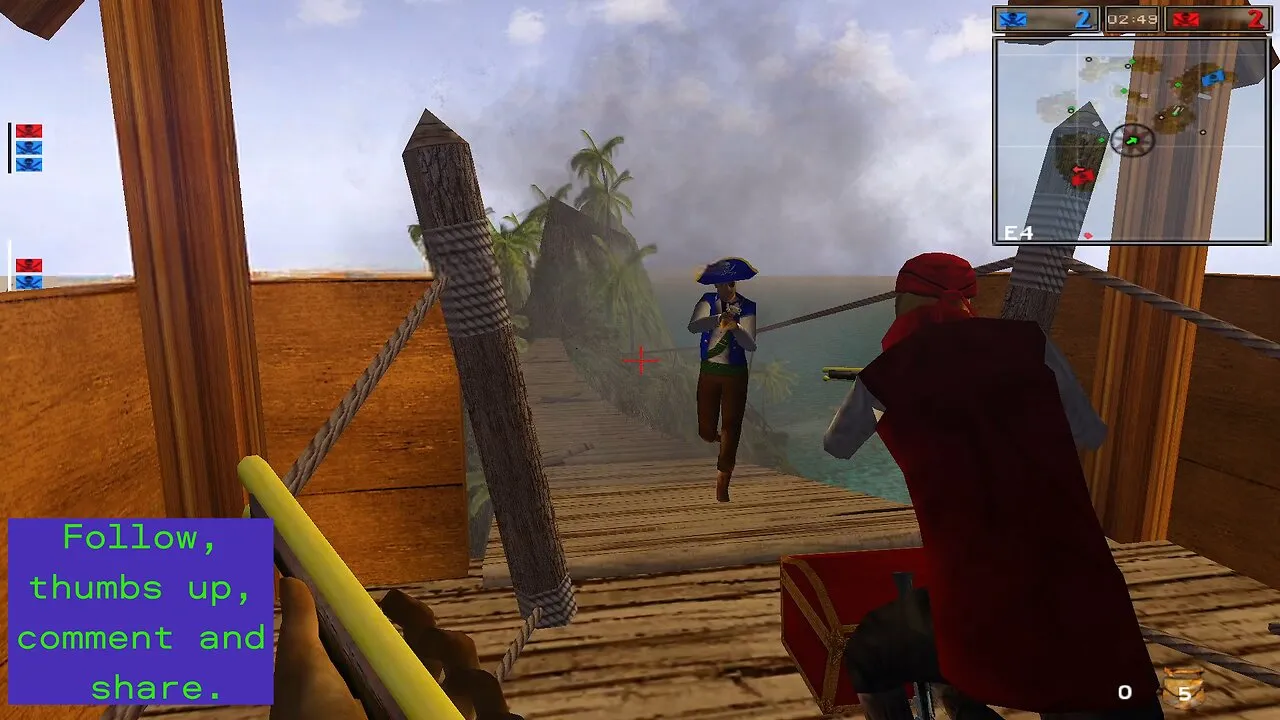The height and width of the screenshot is (720, 1280).
Task: Expand the 02:49 match timer display
Action: tap(1134, 16)
